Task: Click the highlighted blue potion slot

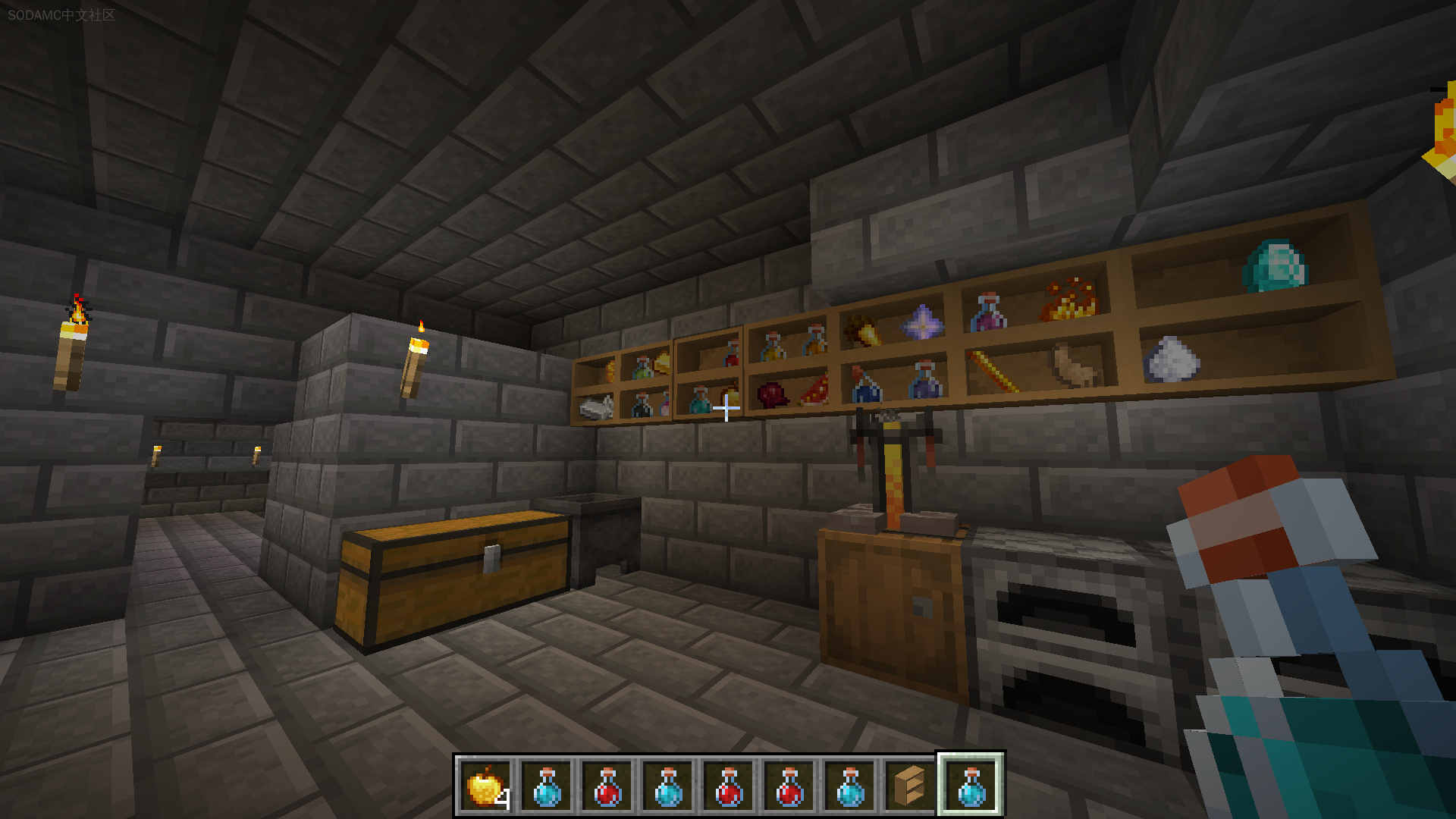Action: pos(971,786)
